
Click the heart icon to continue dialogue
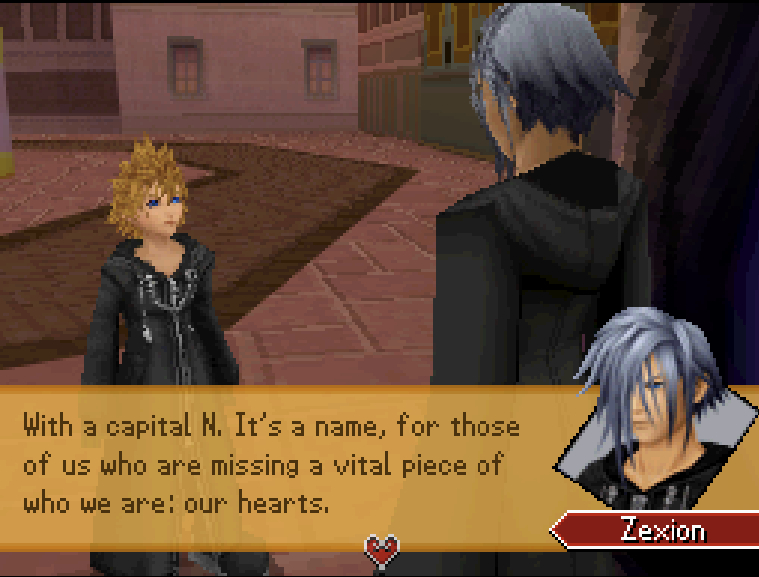coord(381,549)
